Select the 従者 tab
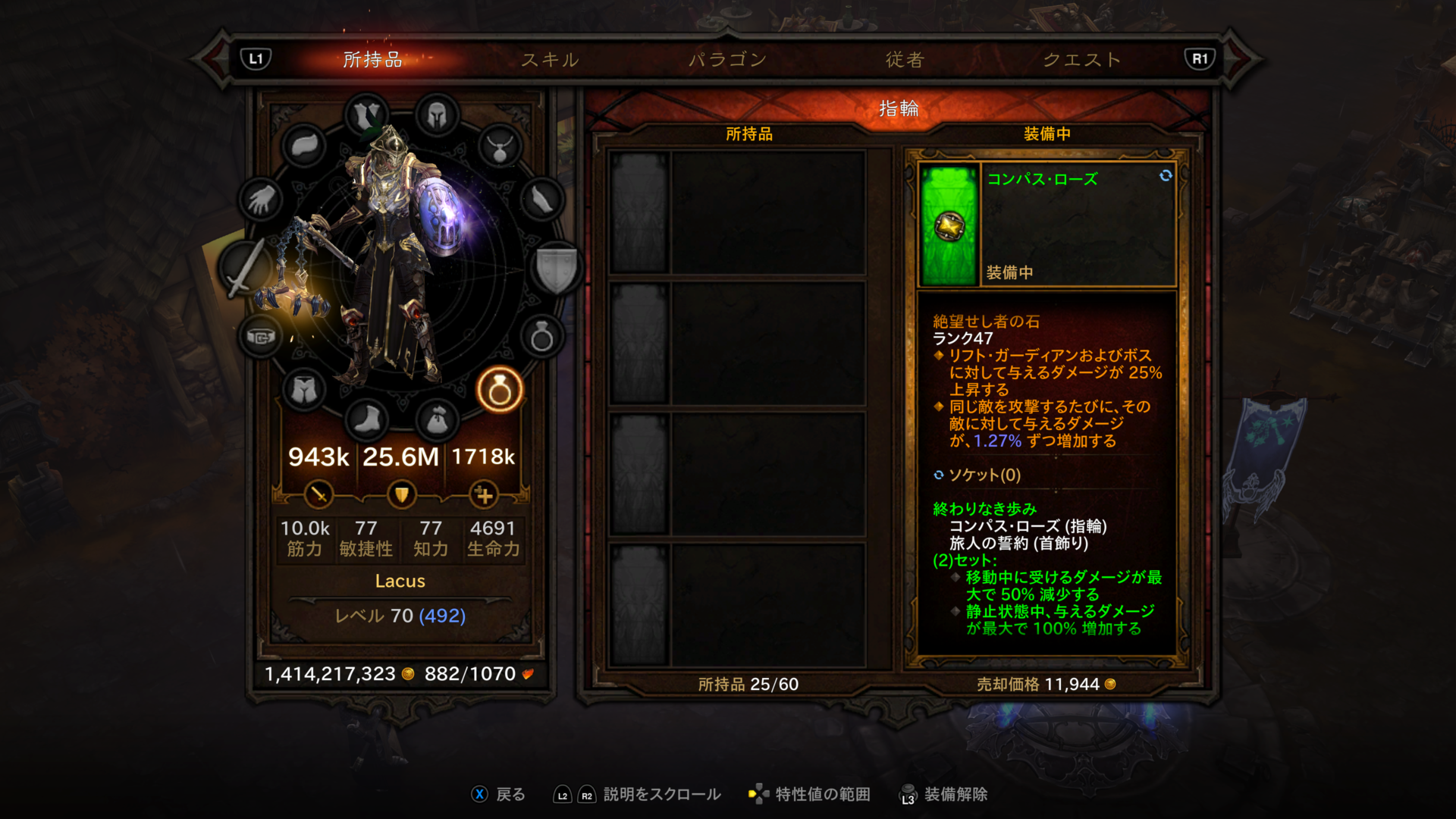 click(905, 59)
